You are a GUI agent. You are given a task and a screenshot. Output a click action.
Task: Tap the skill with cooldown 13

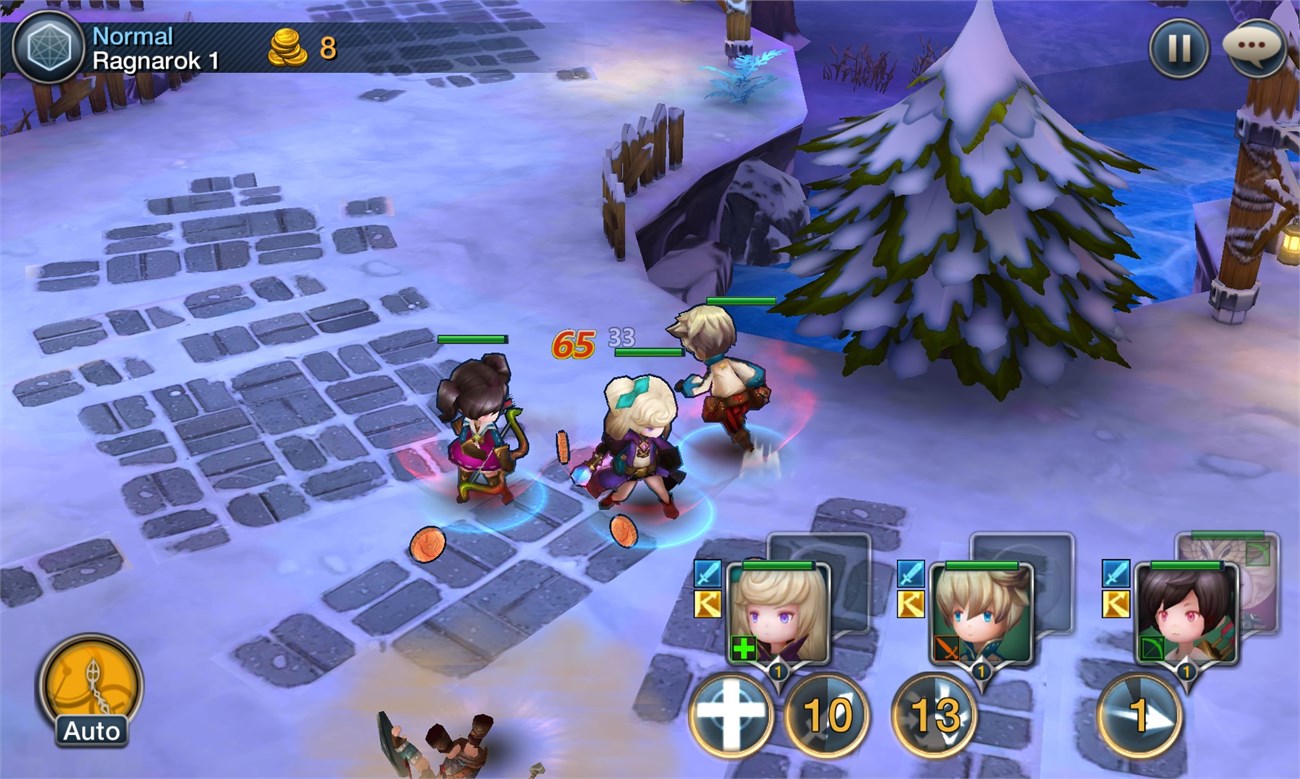point(933,716)
